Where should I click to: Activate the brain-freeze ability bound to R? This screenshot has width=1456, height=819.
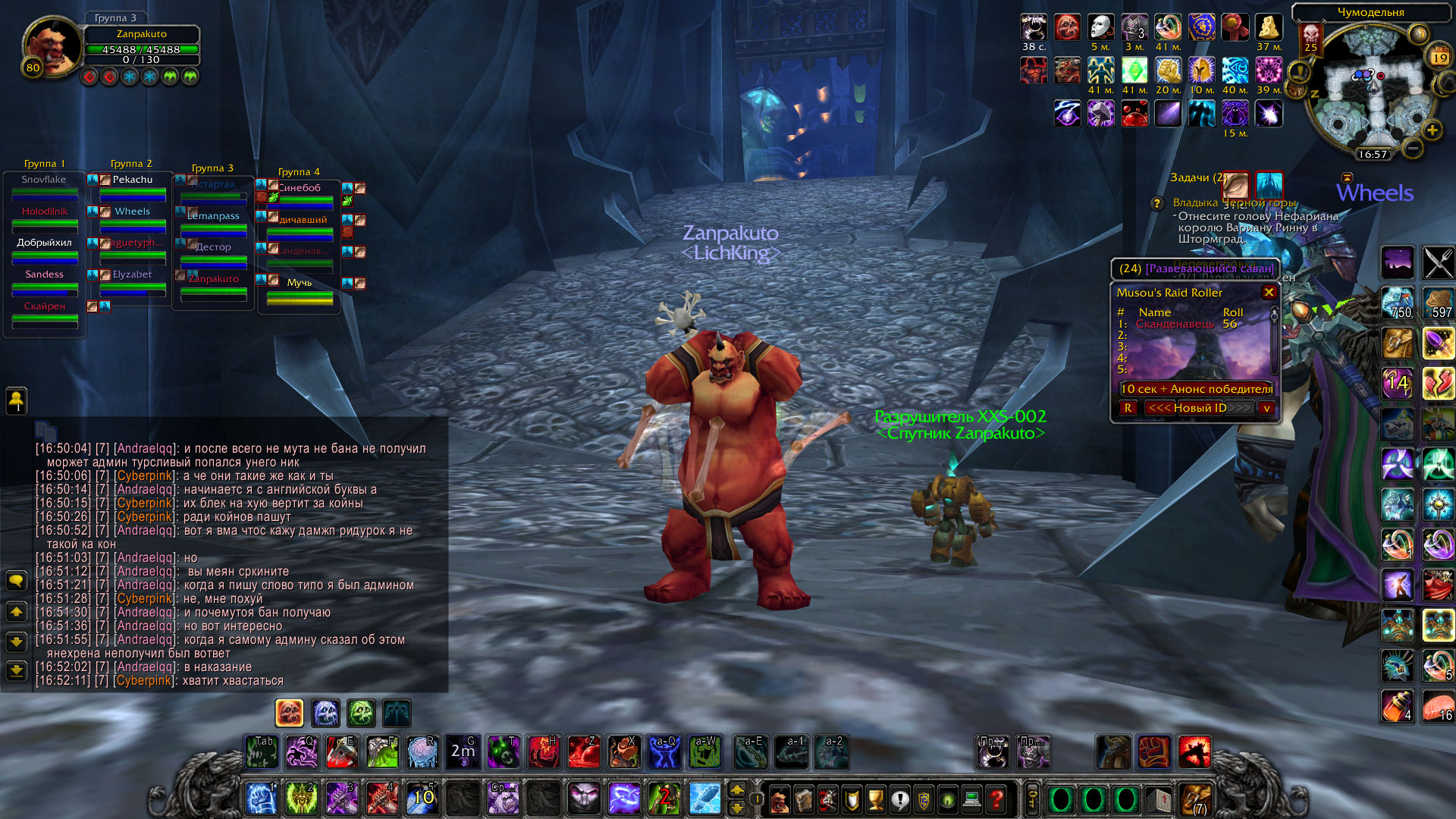point(422,752)
